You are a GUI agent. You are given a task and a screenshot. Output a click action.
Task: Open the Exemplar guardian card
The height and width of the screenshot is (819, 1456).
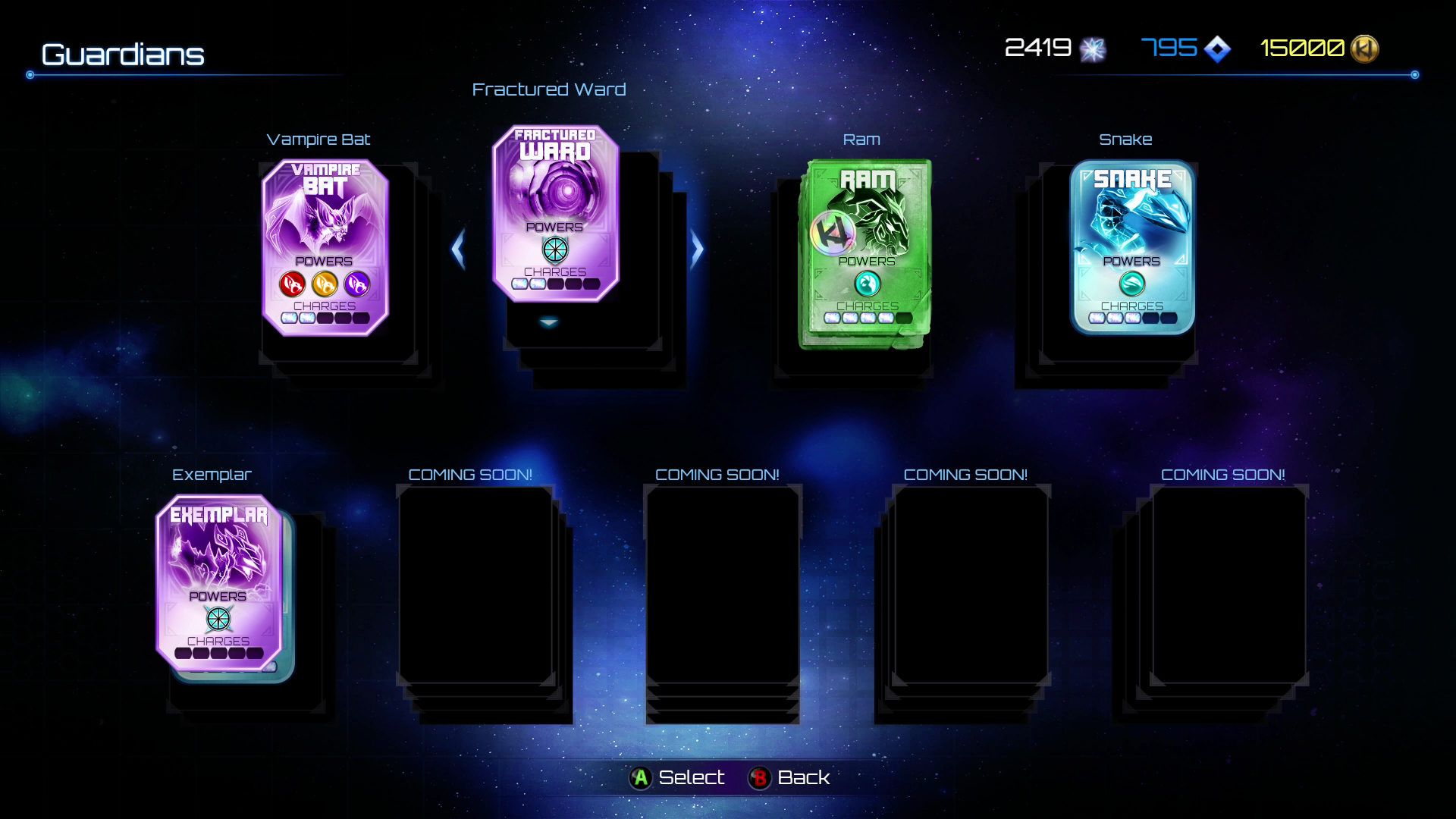click(x=218, y=582)
